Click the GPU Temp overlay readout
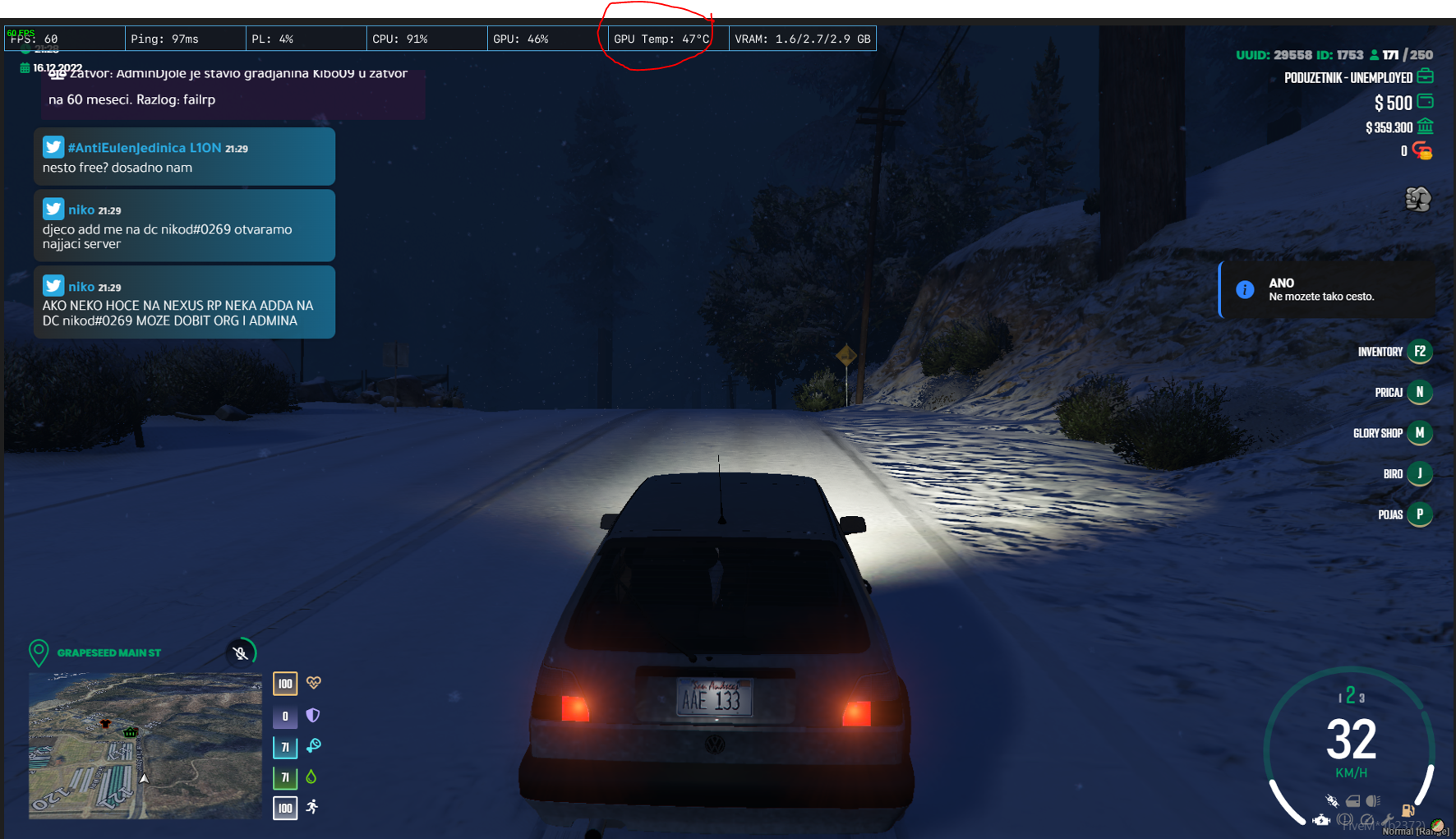This screenshot has height=839, width=1456. pyautogui.click(x=661, y=39)
